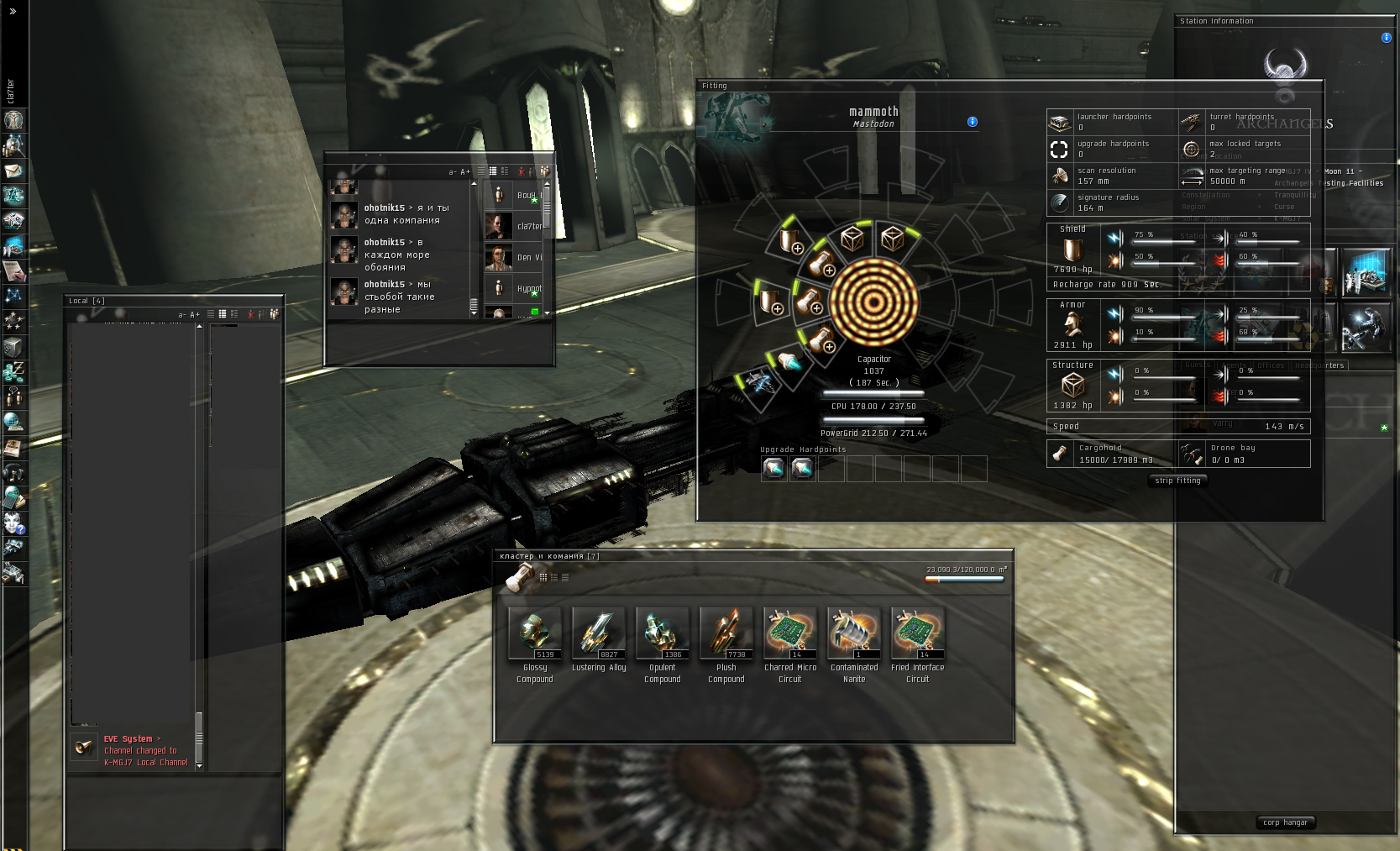Click the Contaminated Nanite item
Image resolution: width=1400 pixels, height=851 pixels.
tap(854, 634)
